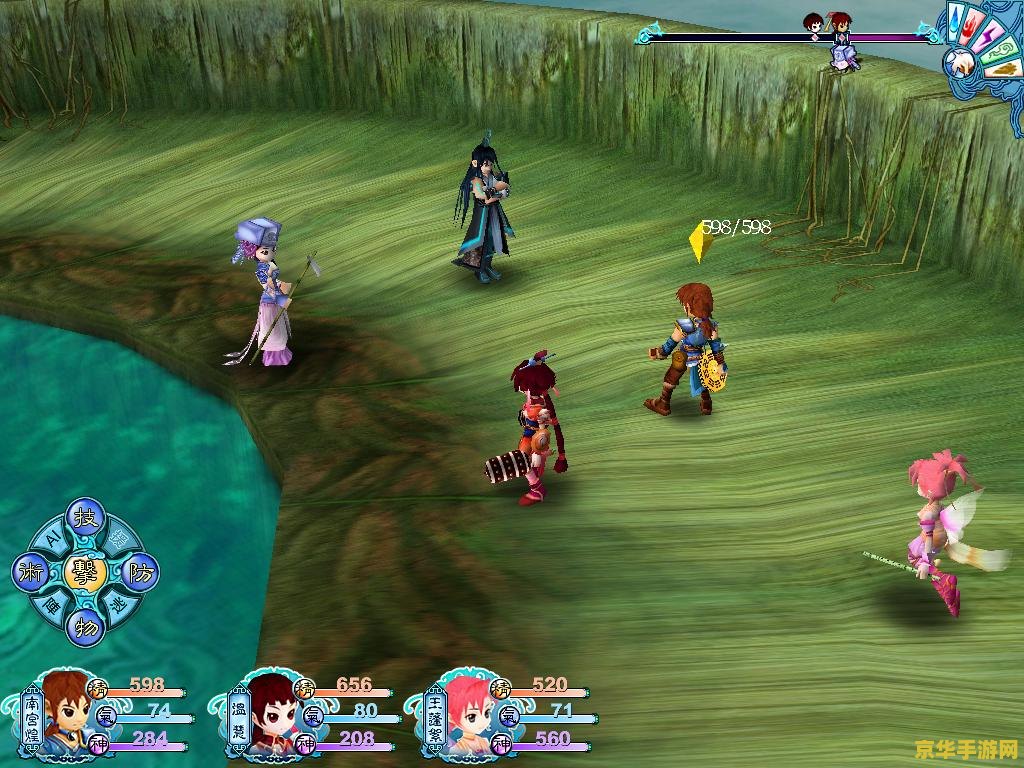Open the 術 magic command
1024x768 pixels.
coord(29,573)
